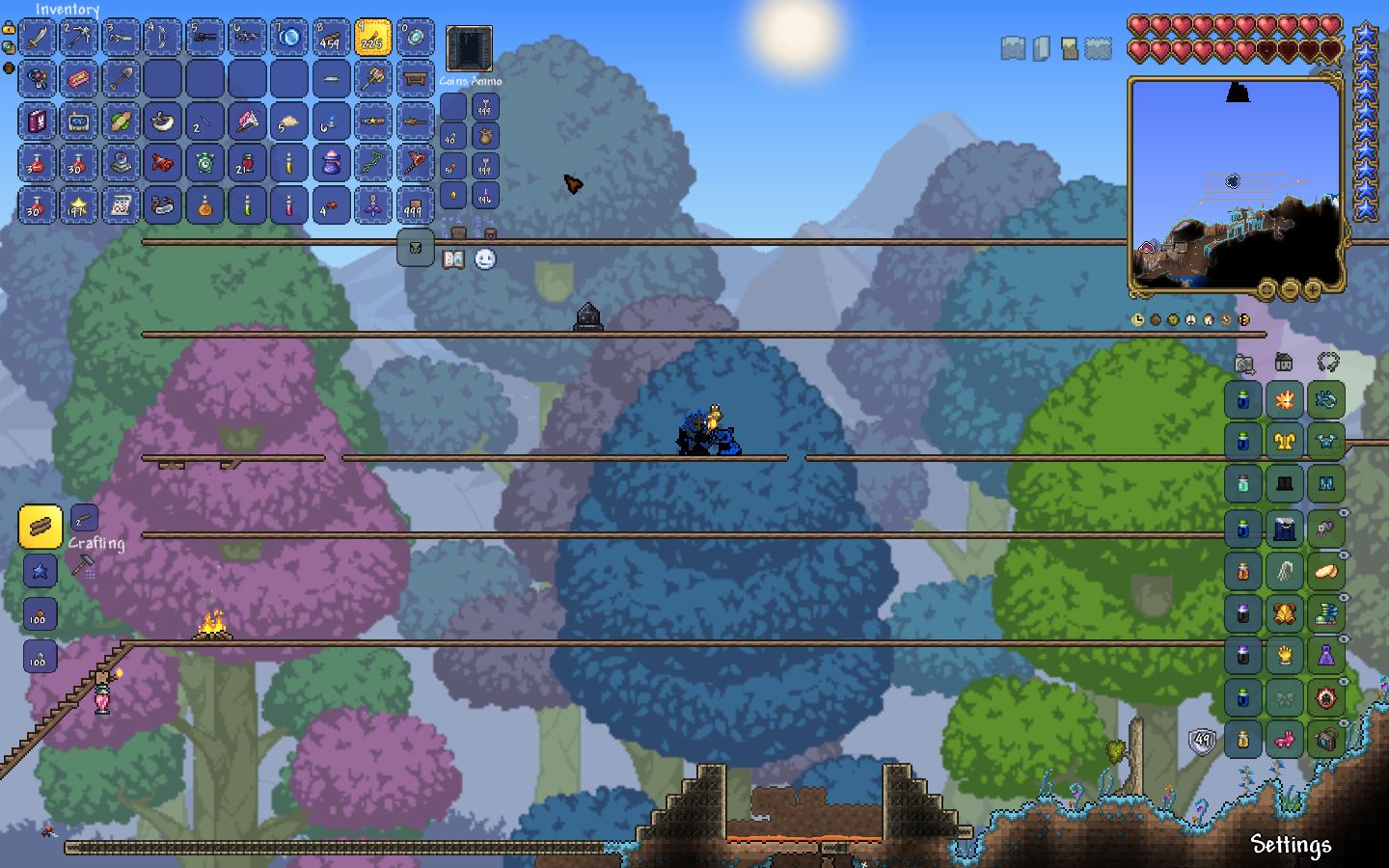The width and height of the screenshot is (1389, 868).
Task: Click the wood stack showing 459 in the hotbar
Action: tap(331, 37)
